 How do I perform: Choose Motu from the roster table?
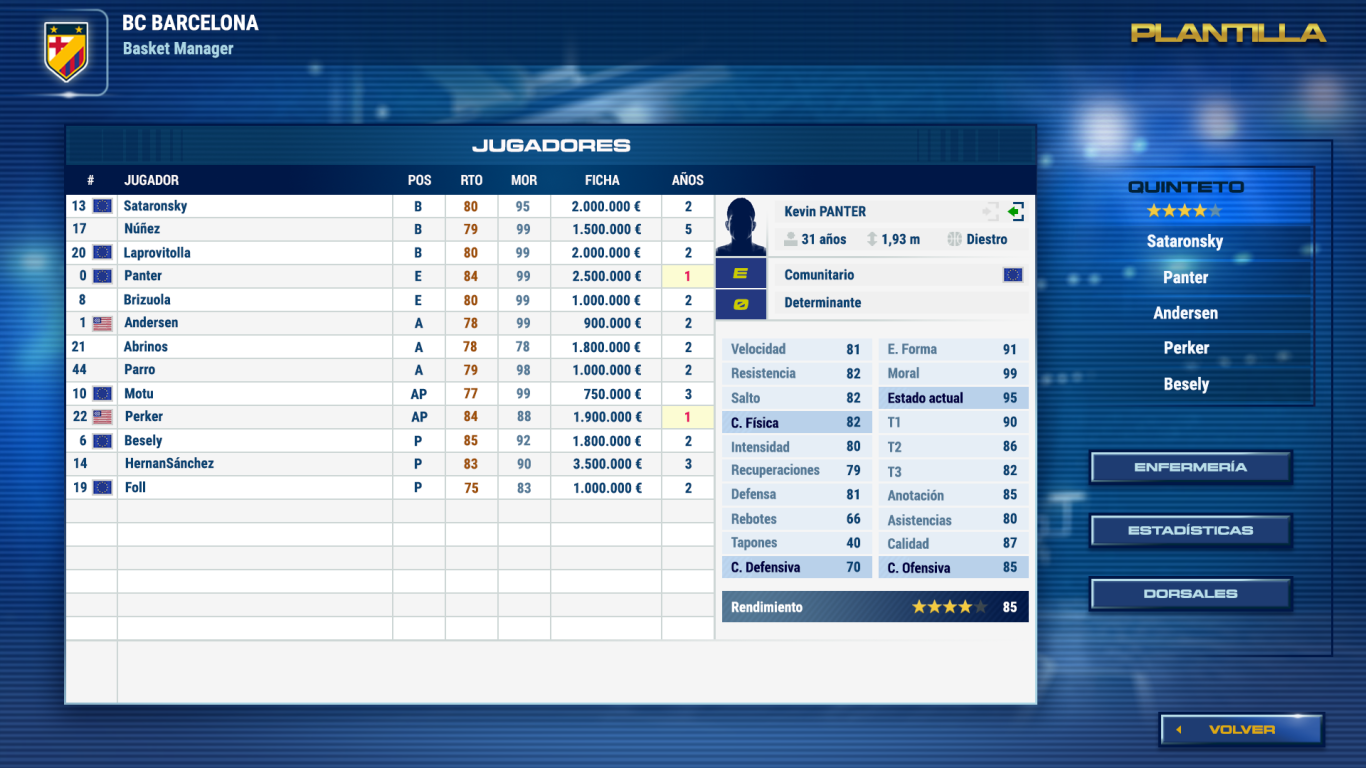[x=139, y=394]
